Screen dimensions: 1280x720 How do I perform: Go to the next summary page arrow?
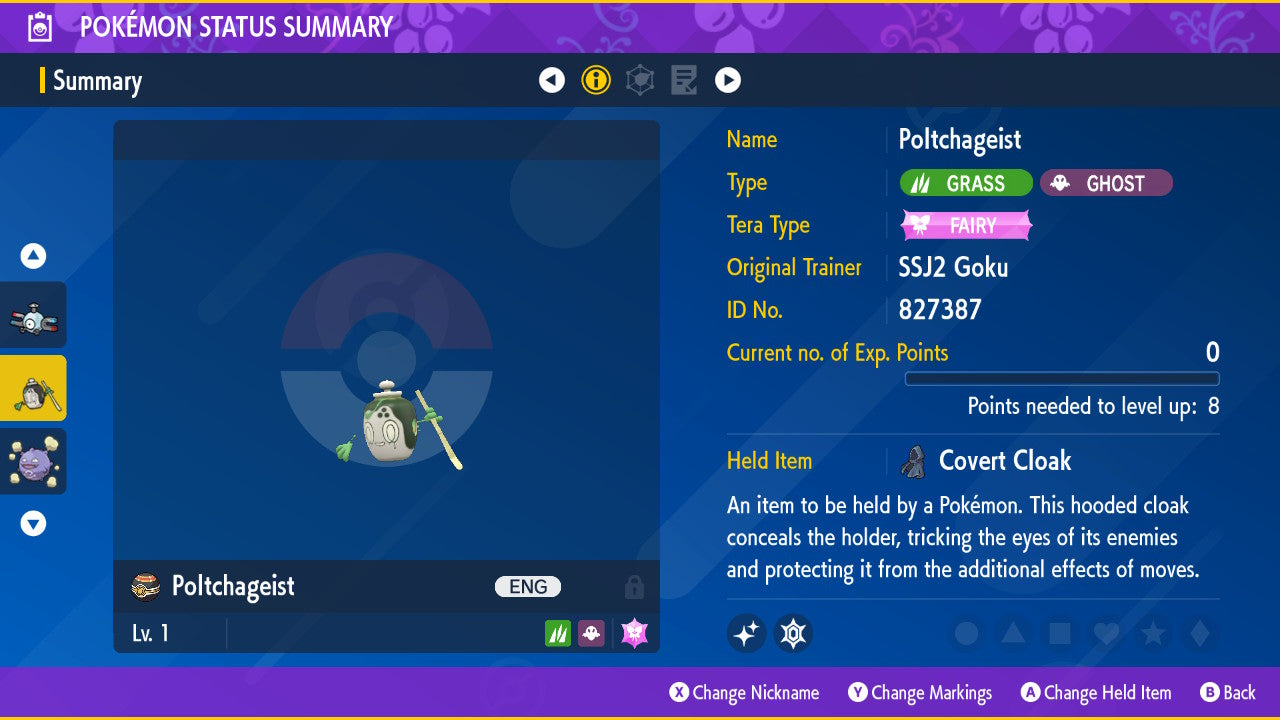[727, 80]
